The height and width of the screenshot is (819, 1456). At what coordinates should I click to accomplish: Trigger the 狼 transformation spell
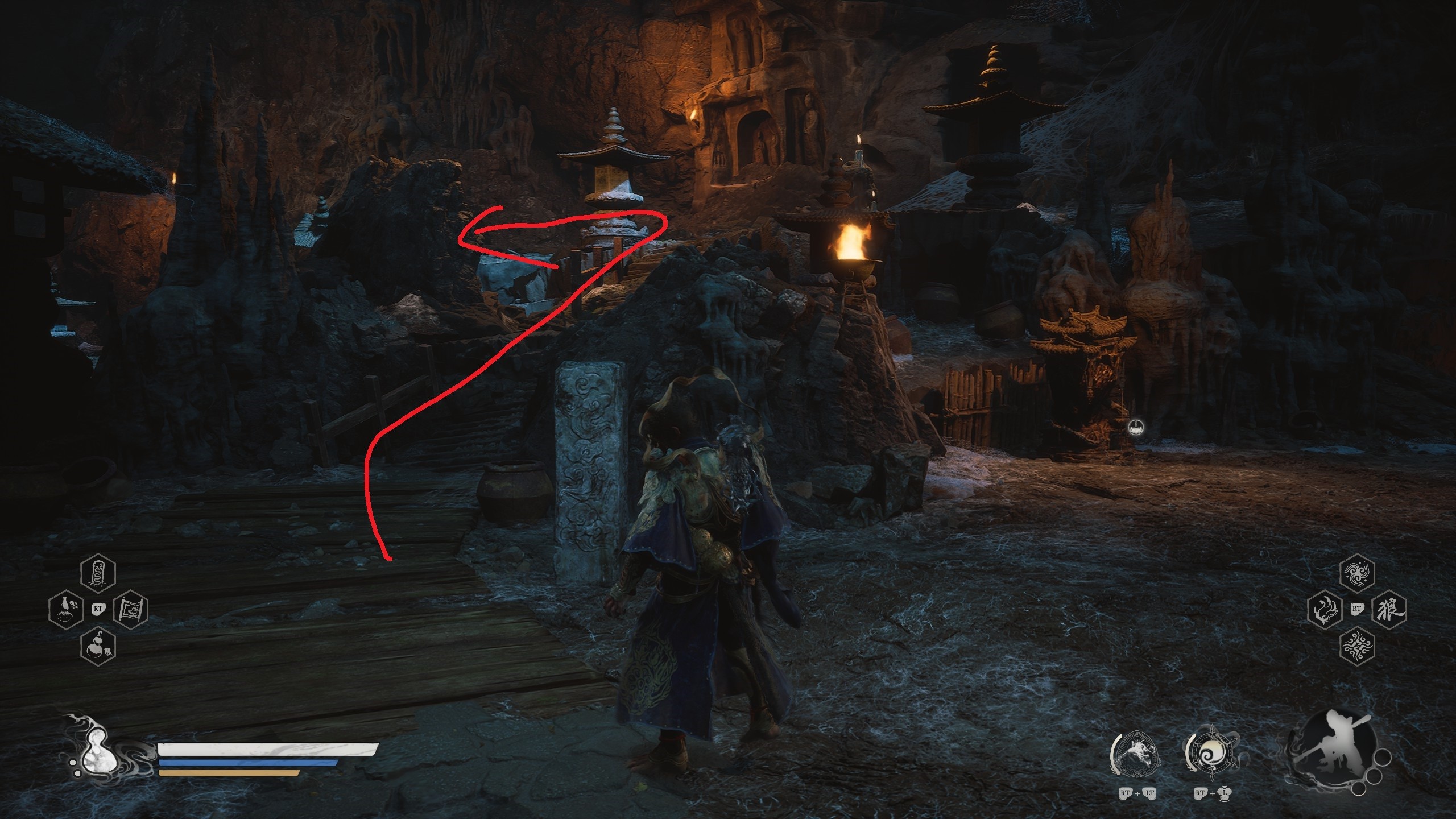(1390, 609)
